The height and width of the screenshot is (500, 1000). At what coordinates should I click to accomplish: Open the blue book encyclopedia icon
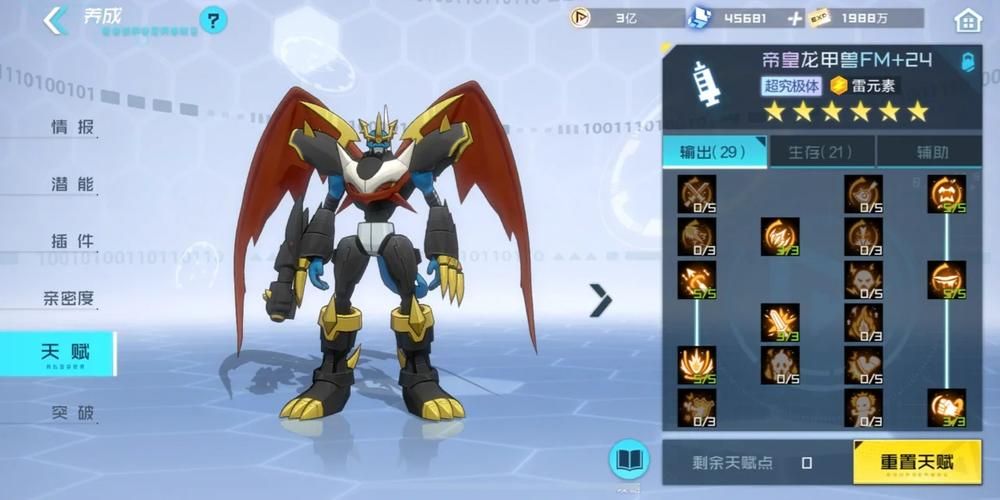point(628,460)
